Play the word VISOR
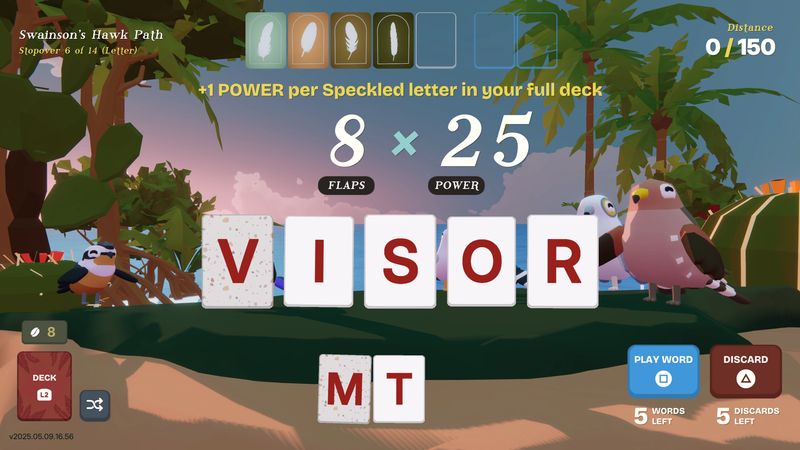This screenshot has height=450, width=800. pos(663,370)
